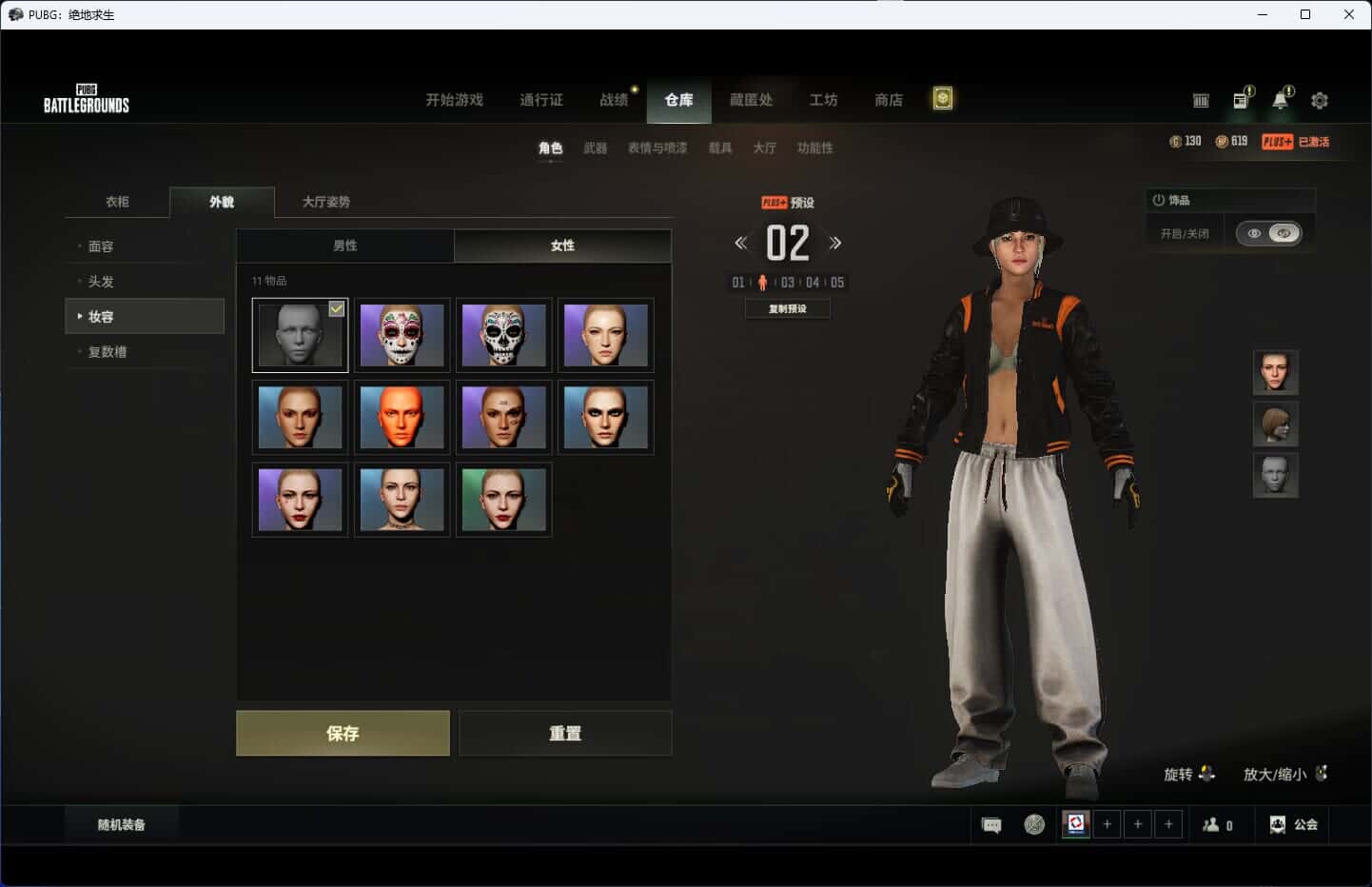The width and height of the screenshot is (1372, 887).
Task: Reset changes using 重置 button
Action: 565,733
